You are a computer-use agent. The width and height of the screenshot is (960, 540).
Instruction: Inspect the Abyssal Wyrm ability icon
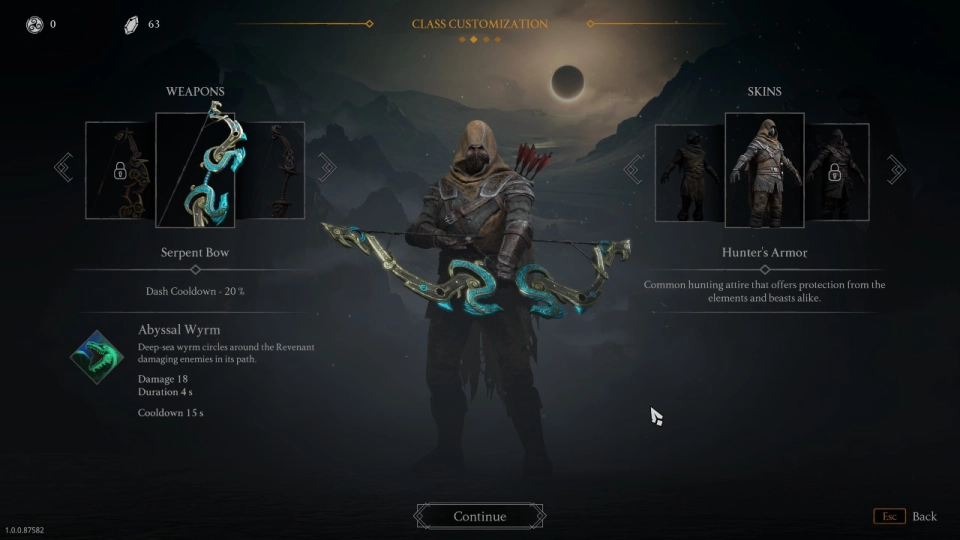click(98, 357)
